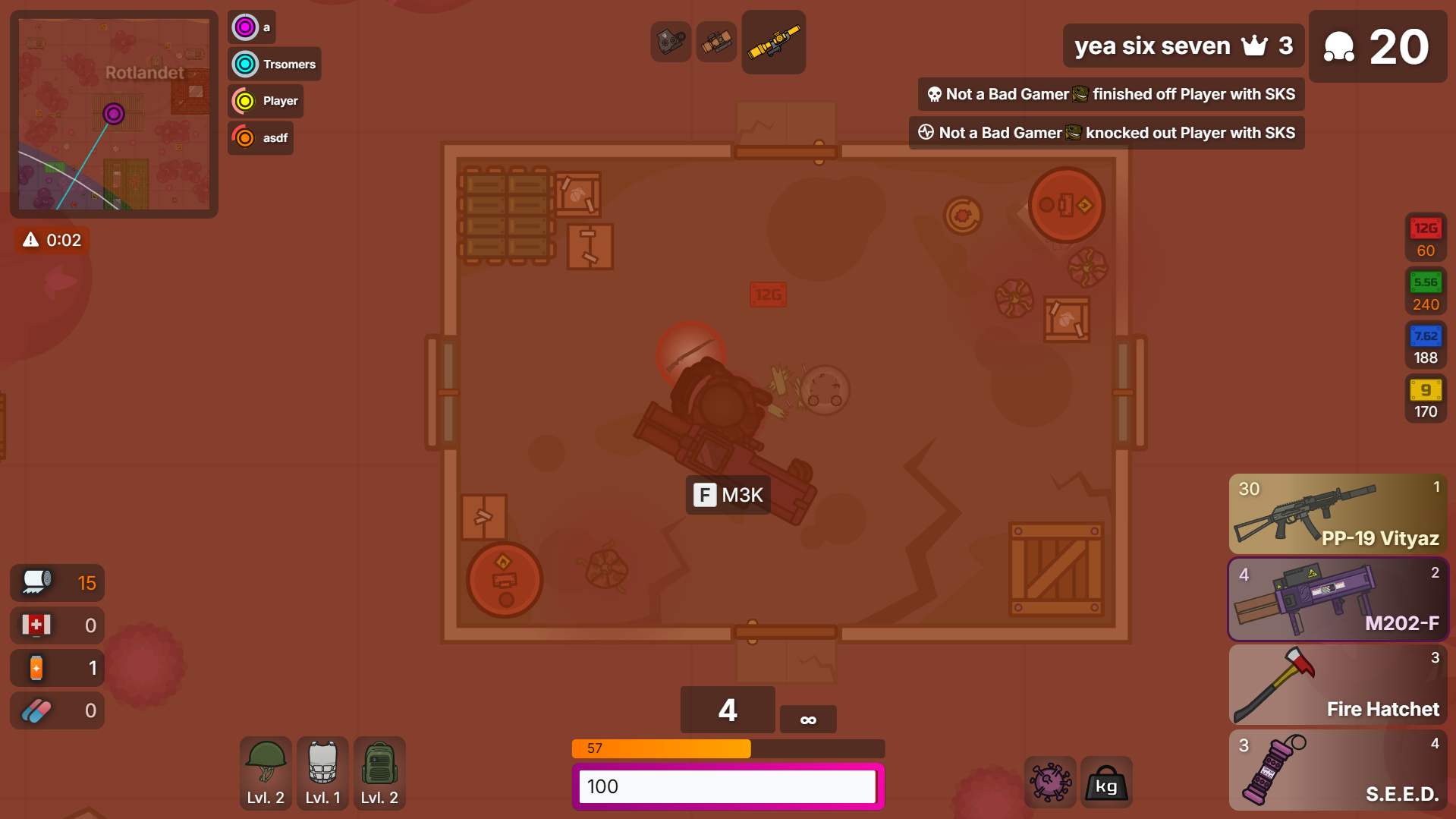Select the 9mm ammo counter
Image resolution: width=1456 pixels, height=819 pixels.
tap(1425, 399)
